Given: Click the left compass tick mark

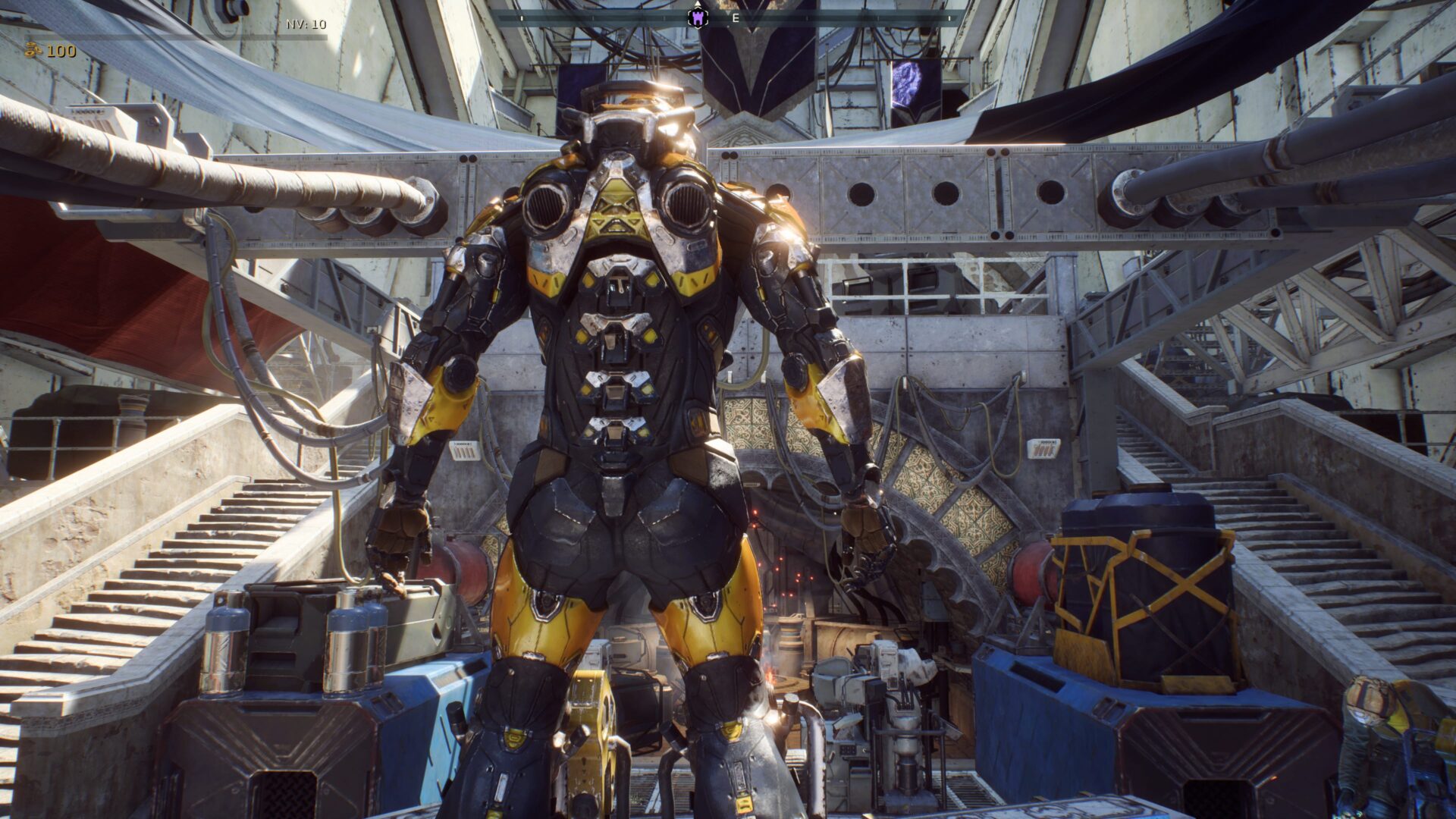Looking at the screenshot, I should point(522,17).
